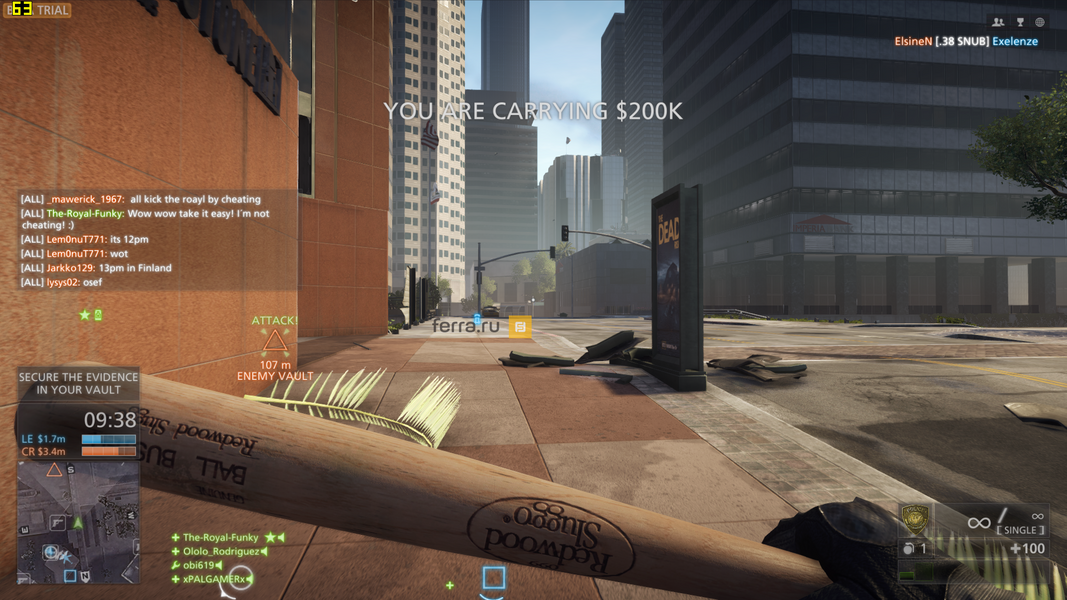The image size is (1067, 600).
Task: Click the police badge icon
Action: [x=916, y=519]
